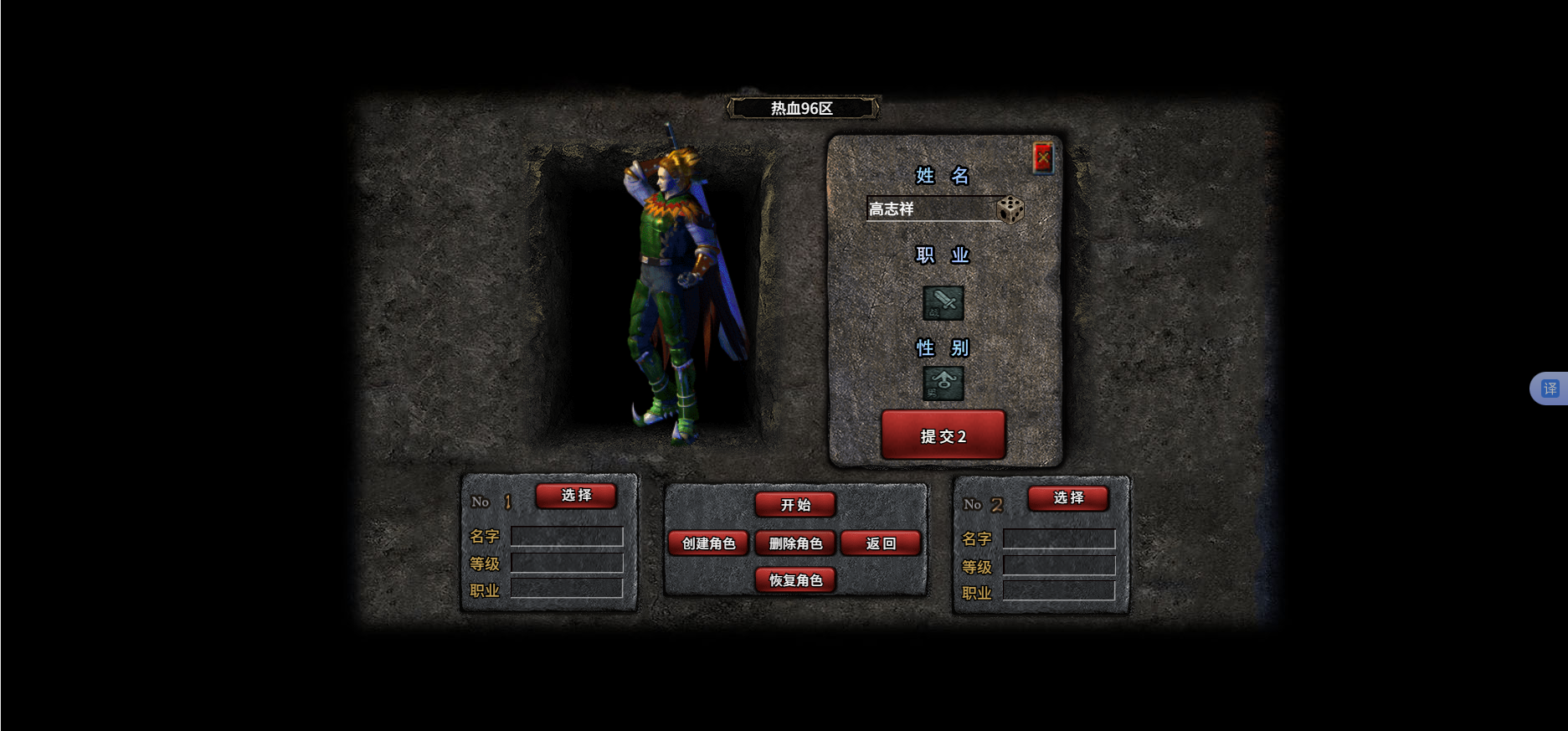Choose character slot No 1 with 选择
The width and height of the screenshot is (1568, 731).
pyautogui.click(x=576, y=496)
